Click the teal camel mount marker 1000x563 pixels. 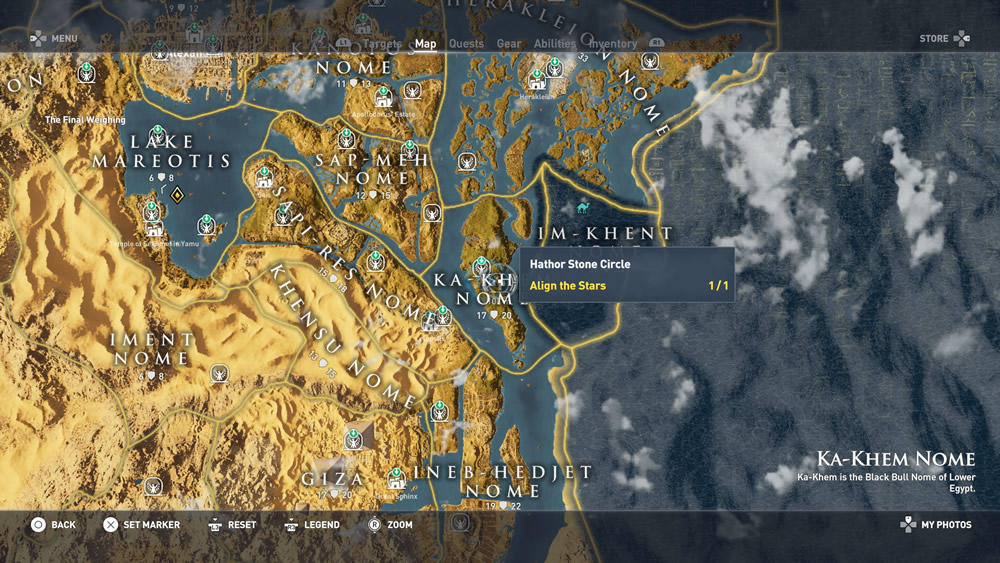583,208
